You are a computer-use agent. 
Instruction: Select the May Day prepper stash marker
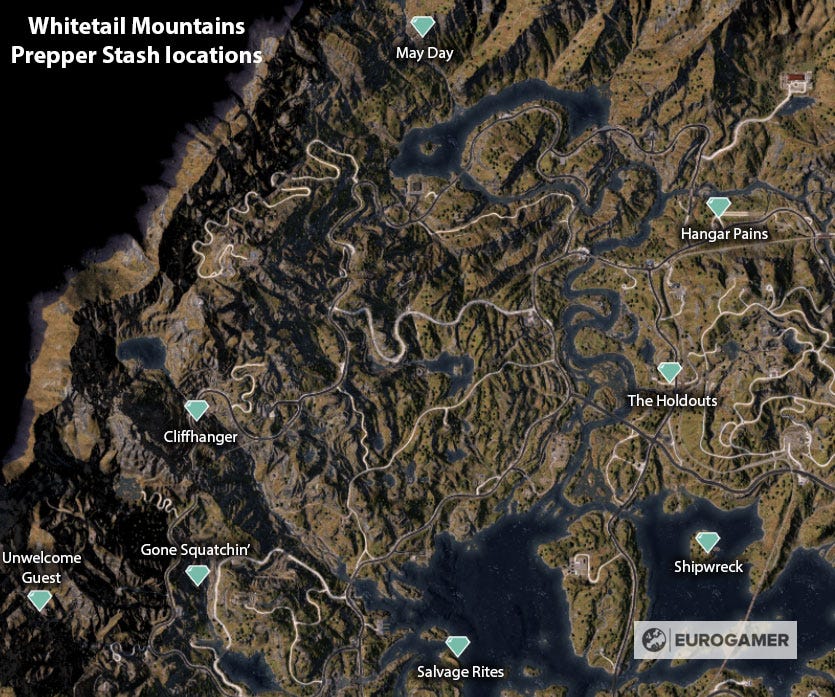click(424, 27)
